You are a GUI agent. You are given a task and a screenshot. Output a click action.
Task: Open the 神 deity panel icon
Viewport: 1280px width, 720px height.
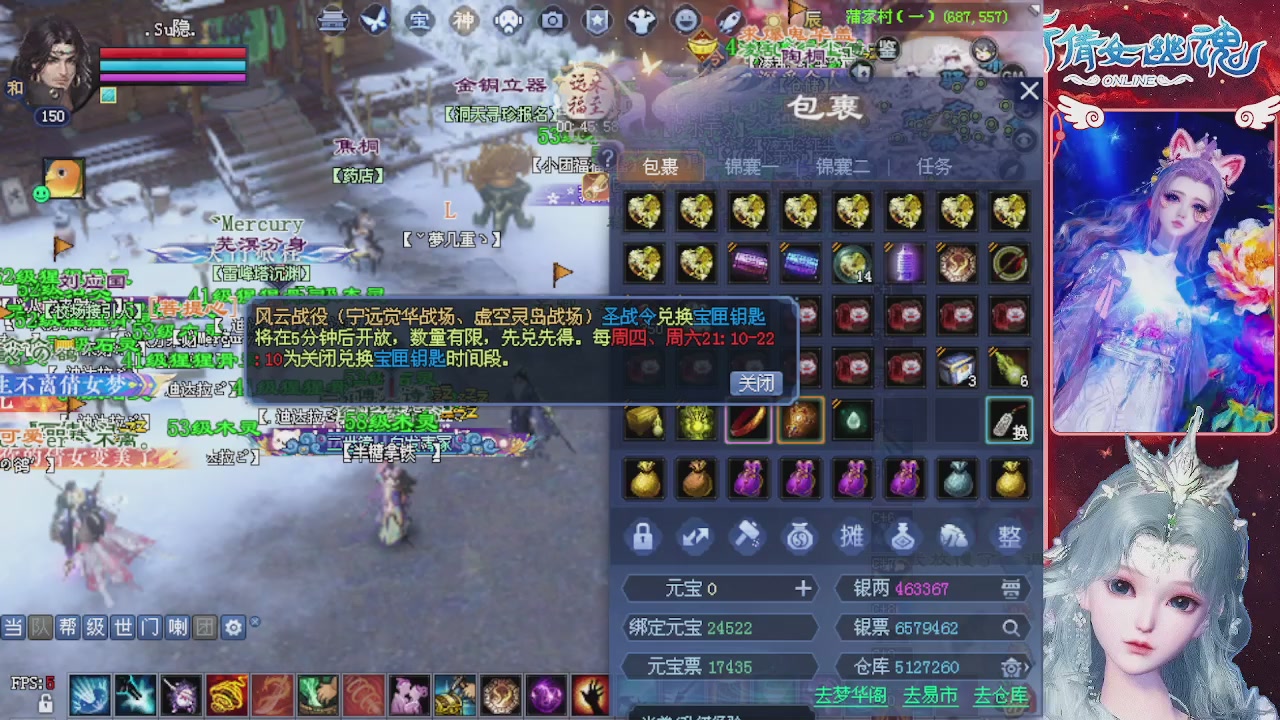(464, 21)
